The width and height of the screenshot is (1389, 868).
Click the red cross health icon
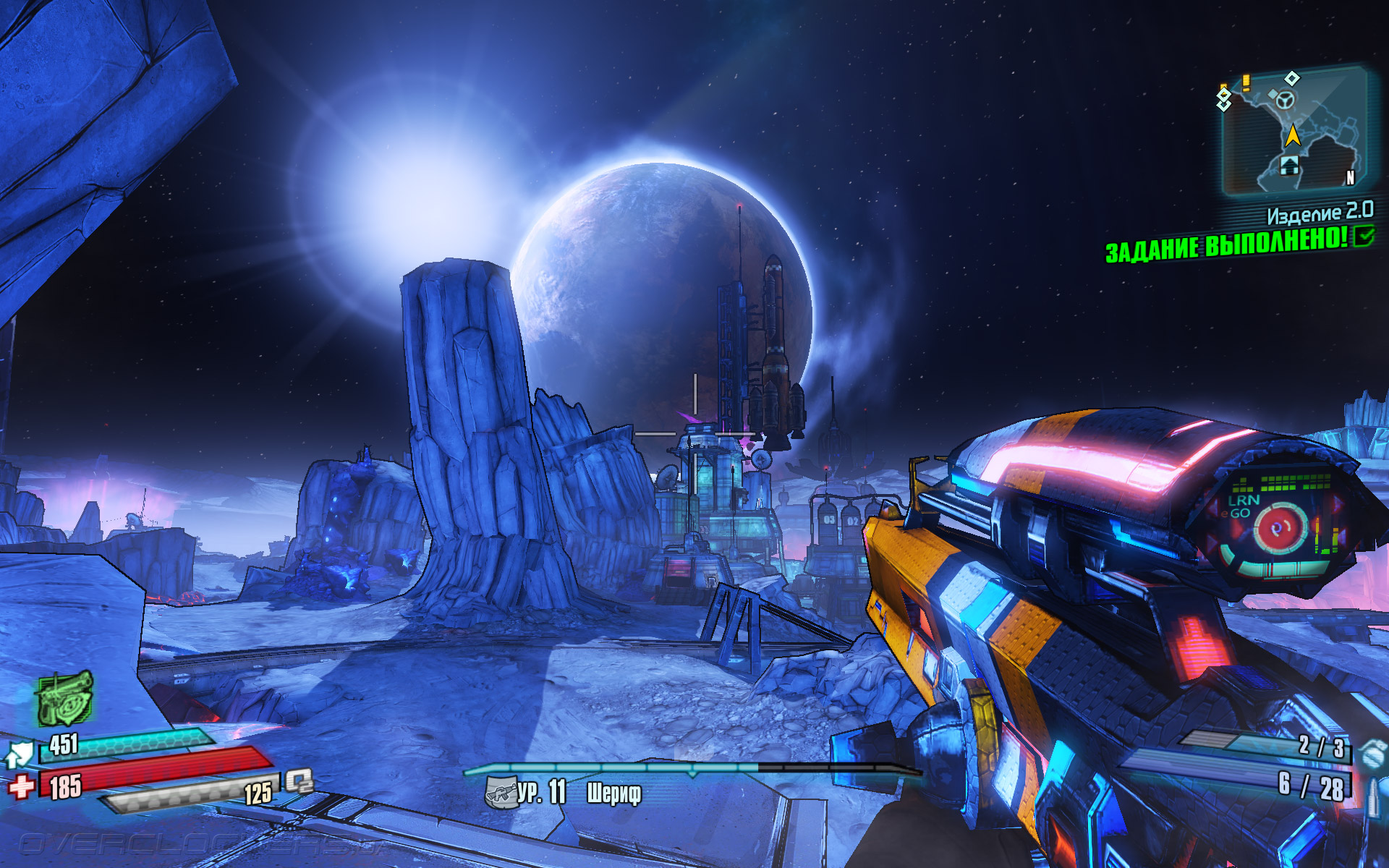coord(22,786)
